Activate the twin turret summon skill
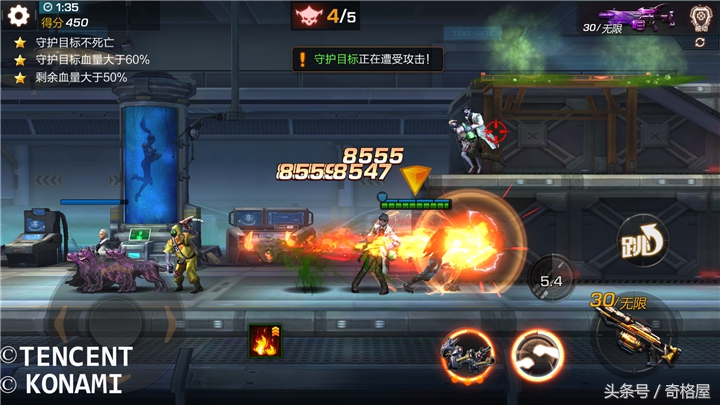Viewport: 720px width, 405px height. [x=468, y=355]
